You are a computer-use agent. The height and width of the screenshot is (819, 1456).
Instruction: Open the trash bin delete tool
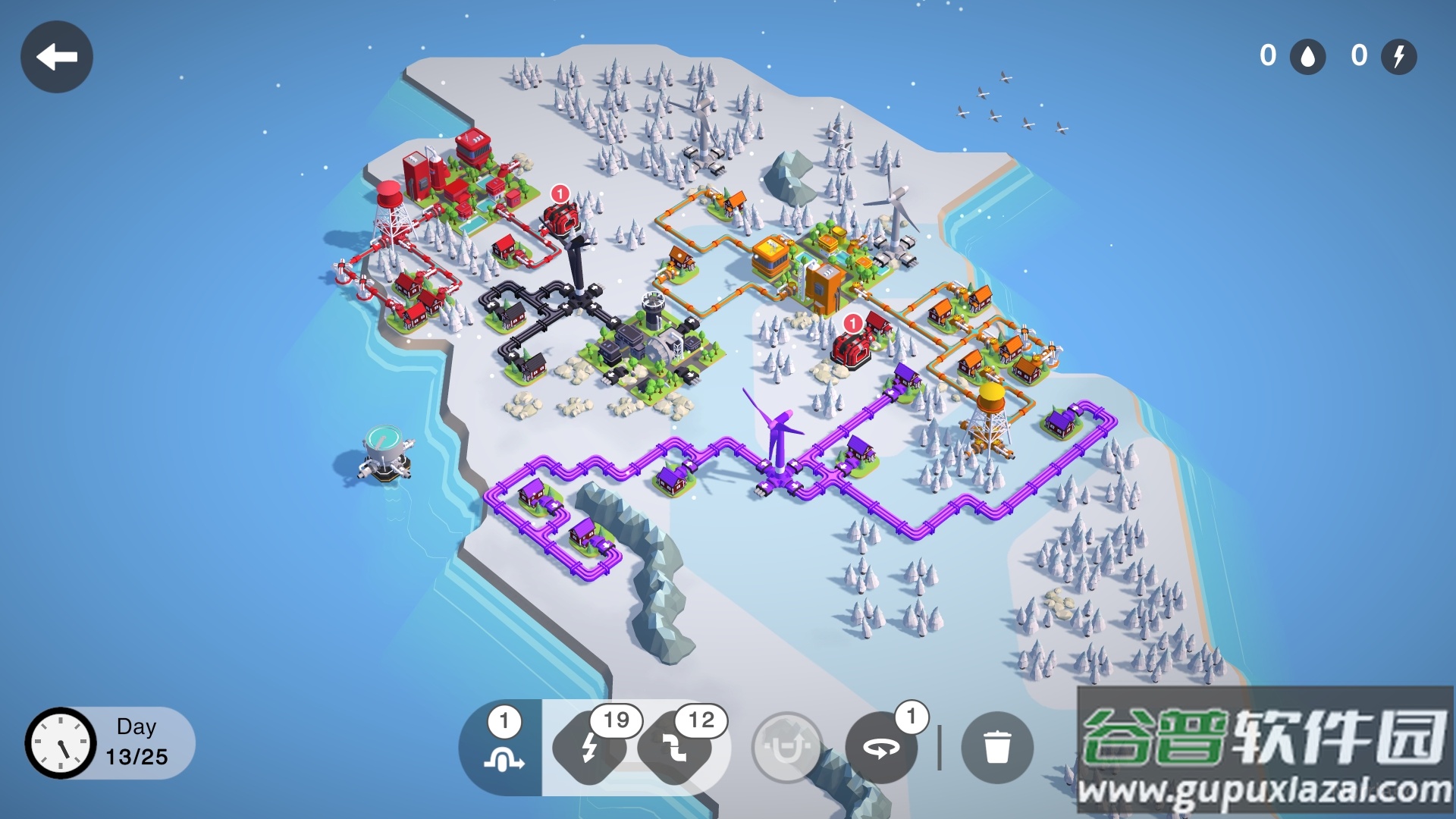pos(996,748)
